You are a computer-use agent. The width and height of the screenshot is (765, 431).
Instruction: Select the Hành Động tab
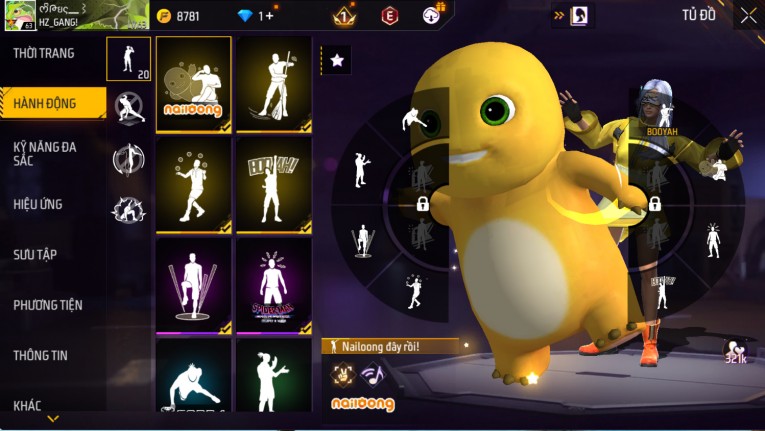44,102
